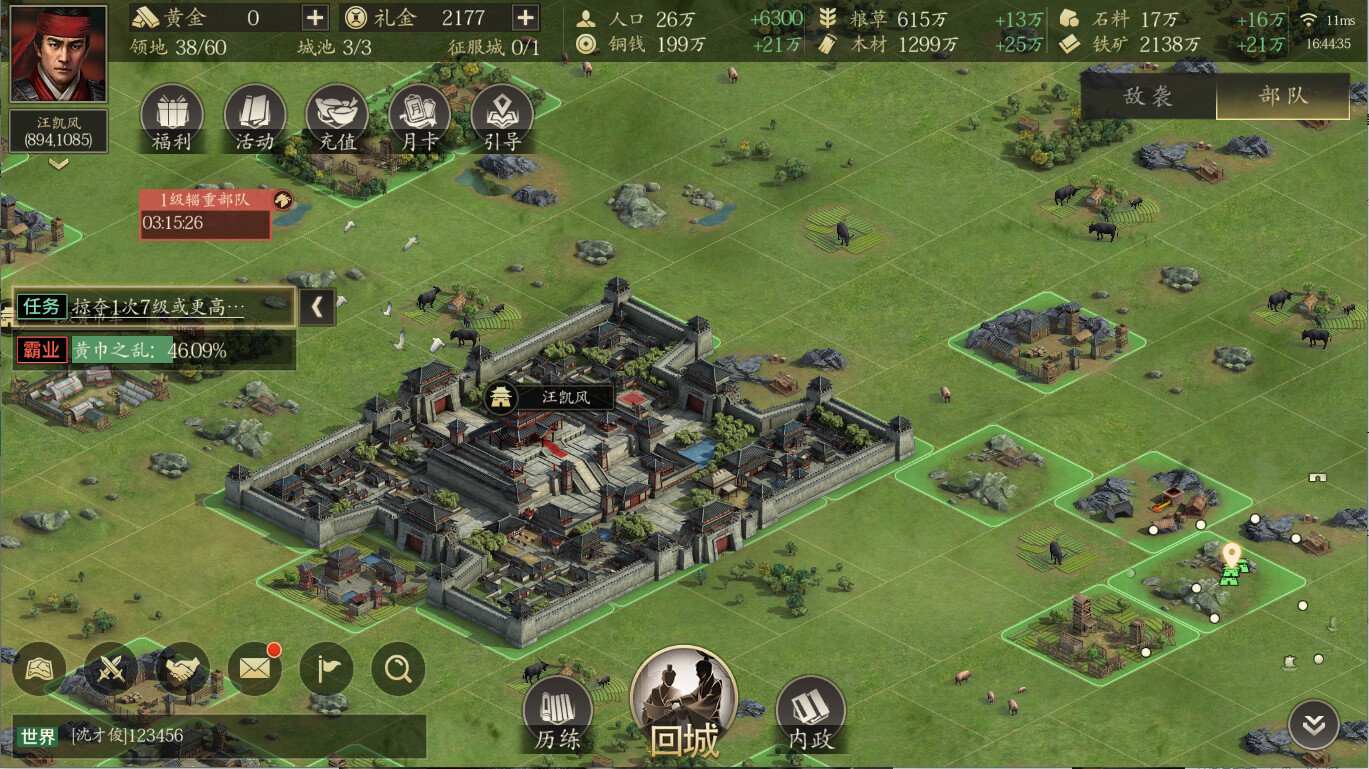Click the plus button next to 黄金 gold
Screen dimensions: 1369x769
coord(314,17)
